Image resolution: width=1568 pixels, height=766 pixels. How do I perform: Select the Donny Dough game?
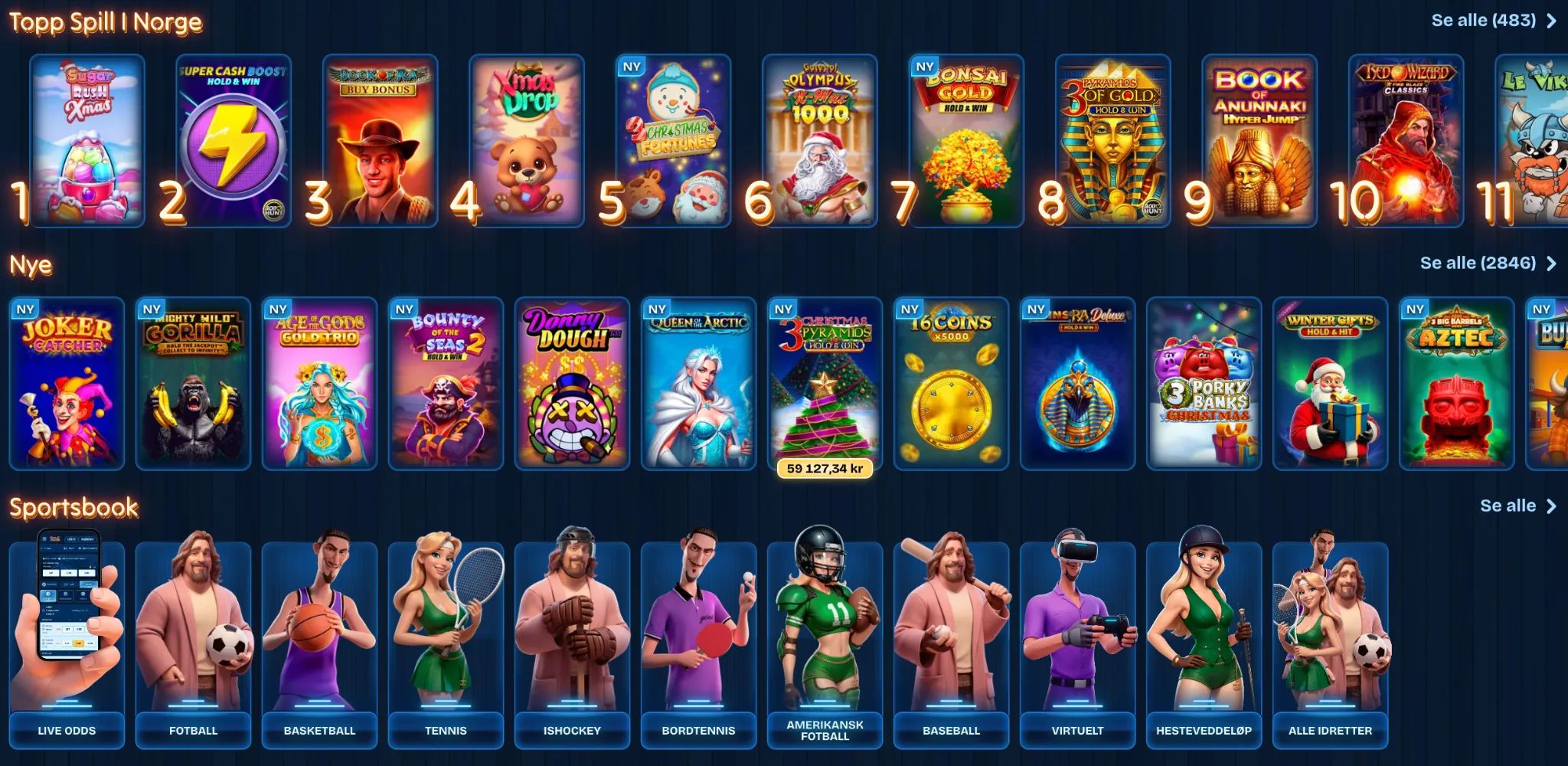572,383
